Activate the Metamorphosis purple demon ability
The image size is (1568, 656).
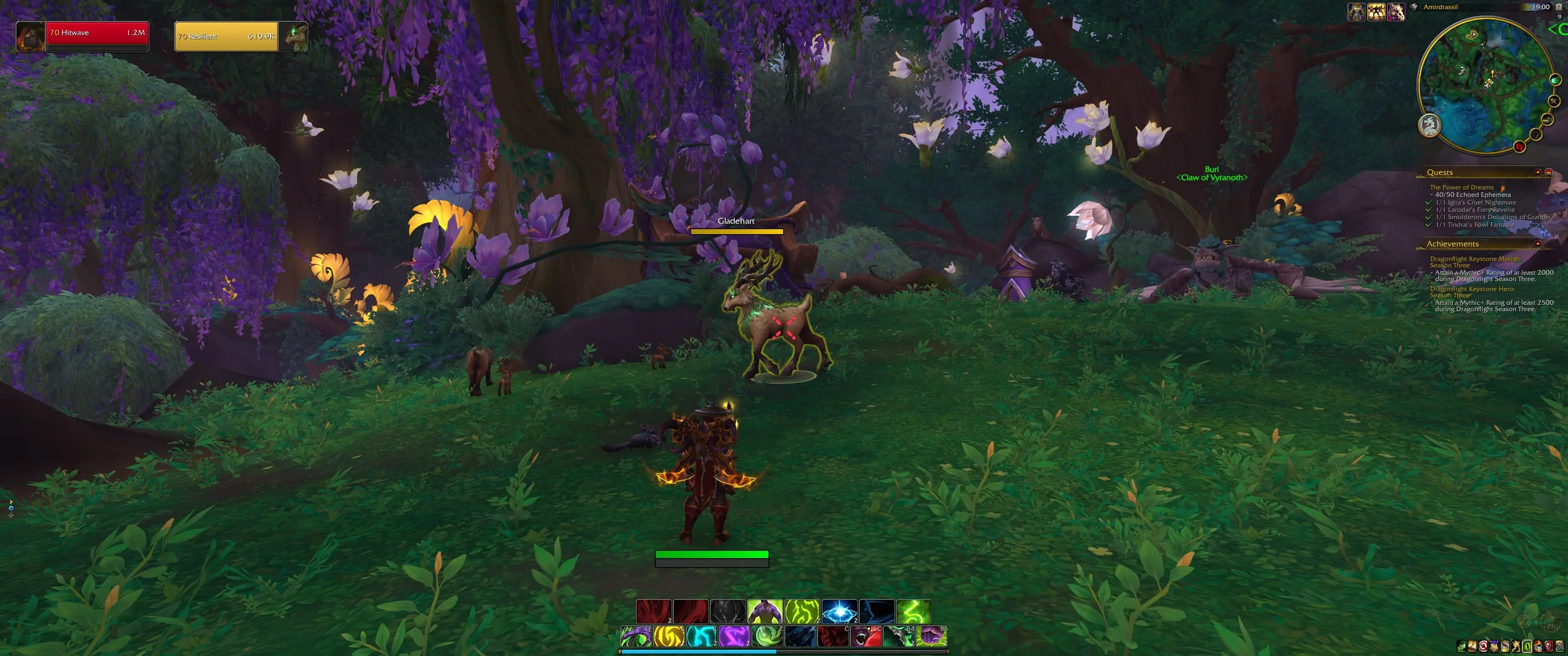[x=764, y=611]
